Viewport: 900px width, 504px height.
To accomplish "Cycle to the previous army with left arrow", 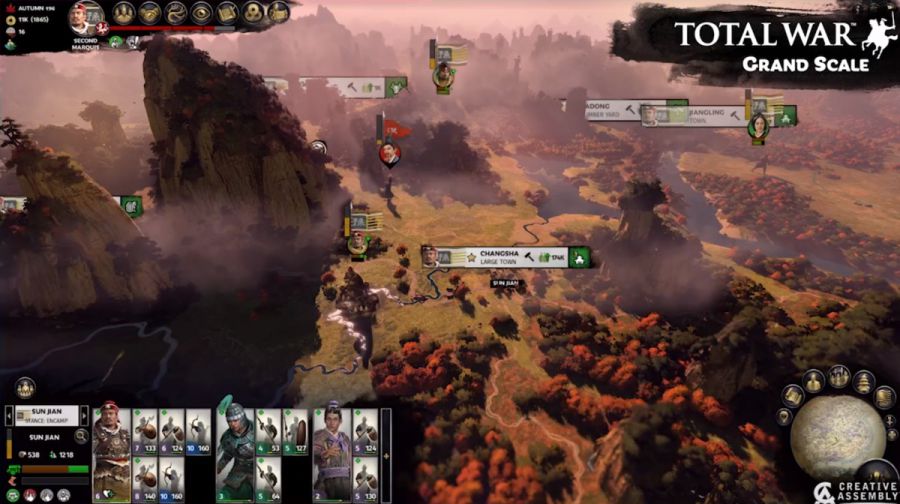I will tap(9, 414).
